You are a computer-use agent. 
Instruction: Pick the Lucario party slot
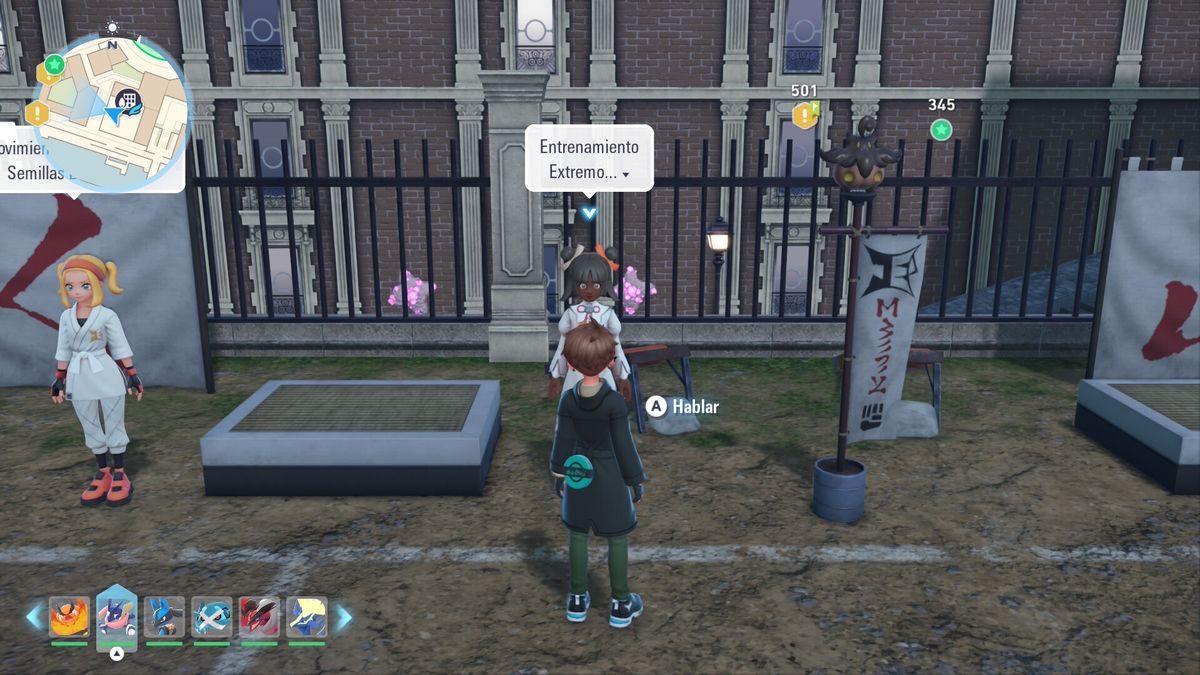(164, 617)
